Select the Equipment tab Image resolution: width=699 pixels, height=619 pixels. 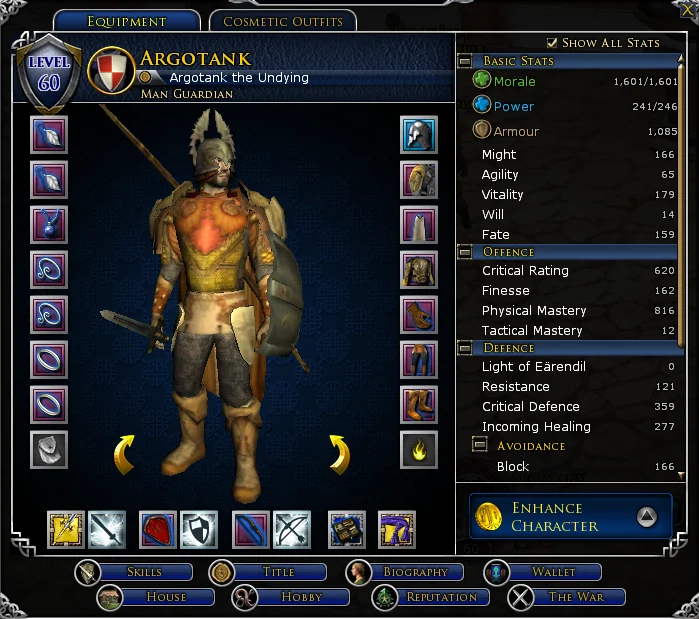(126, 21)
